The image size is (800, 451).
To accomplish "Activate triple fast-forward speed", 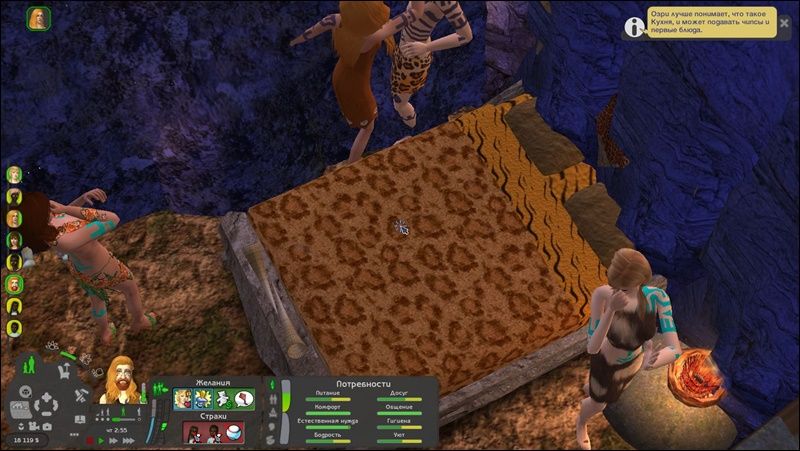I will pyautogui.click(x=127, y=439).
